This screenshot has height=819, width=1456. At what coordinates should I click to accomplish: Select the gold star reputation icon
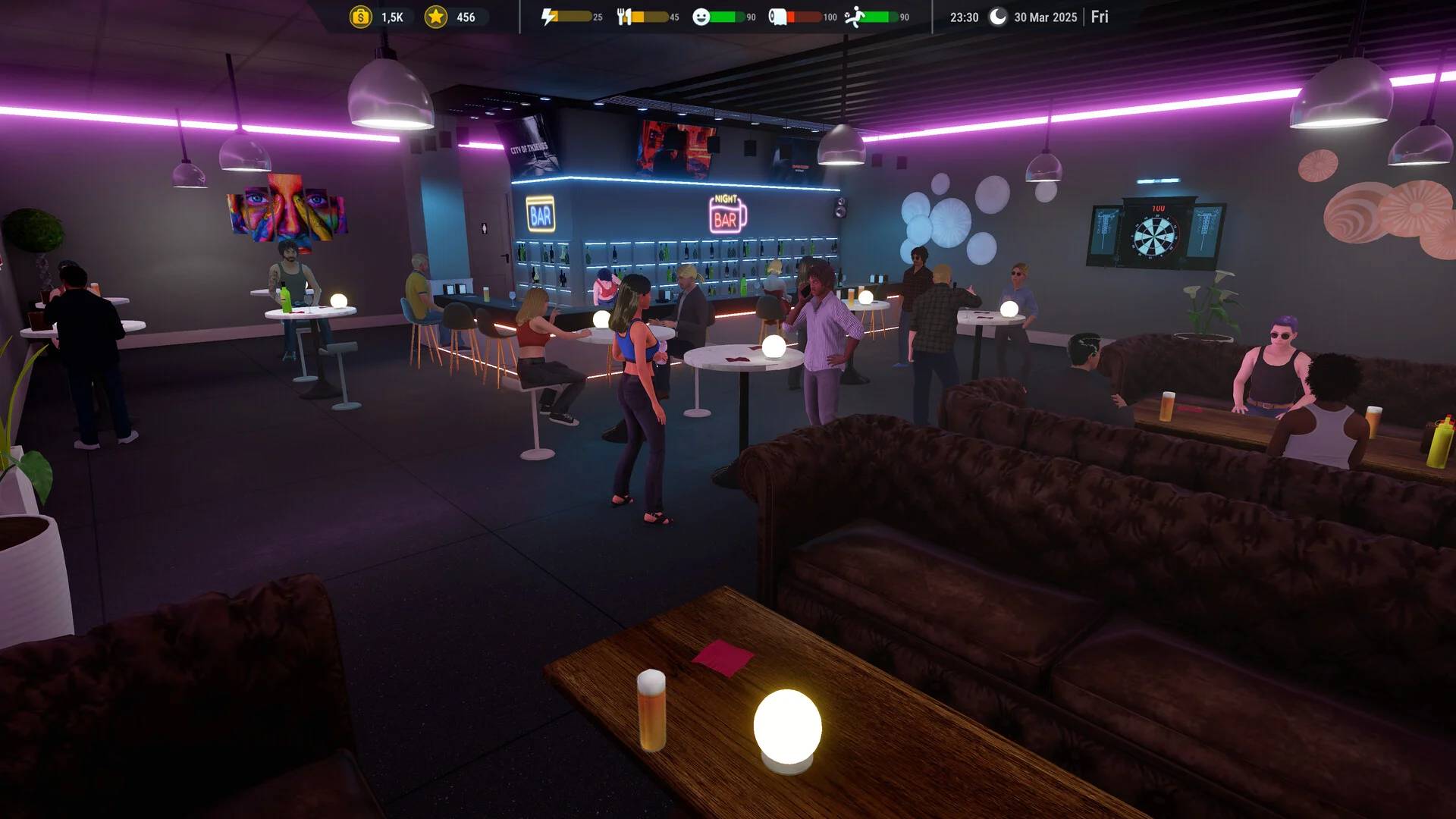click(436, 17)
